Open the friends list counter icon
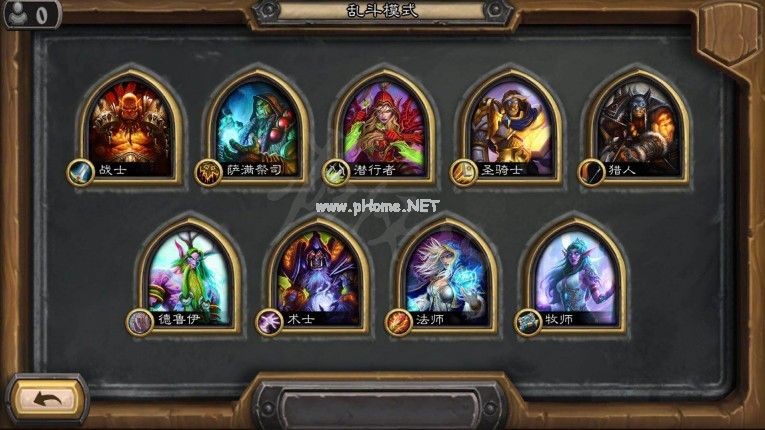 click(27, 14)
